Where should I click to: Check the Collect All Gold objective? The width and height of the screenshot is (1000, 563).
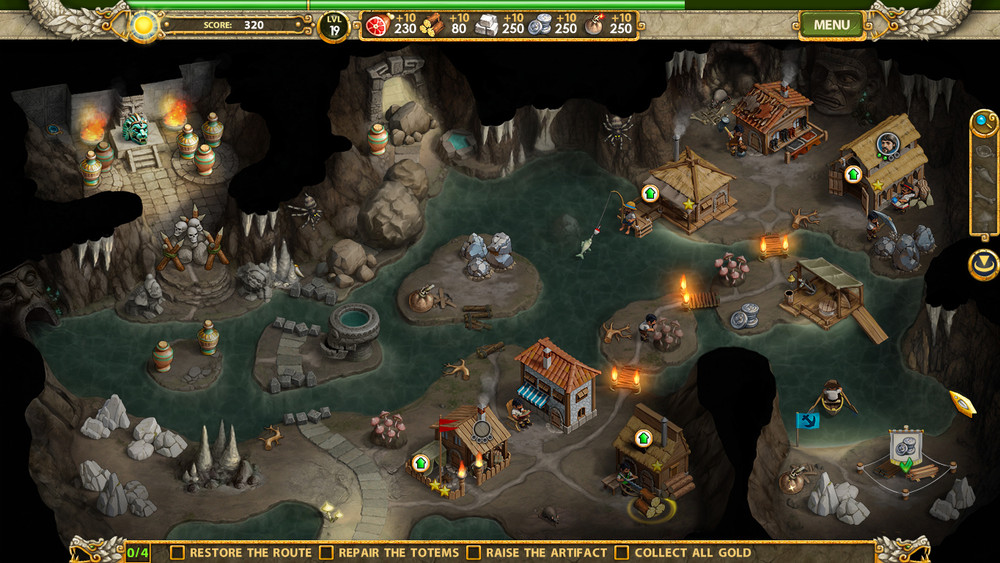621,552
